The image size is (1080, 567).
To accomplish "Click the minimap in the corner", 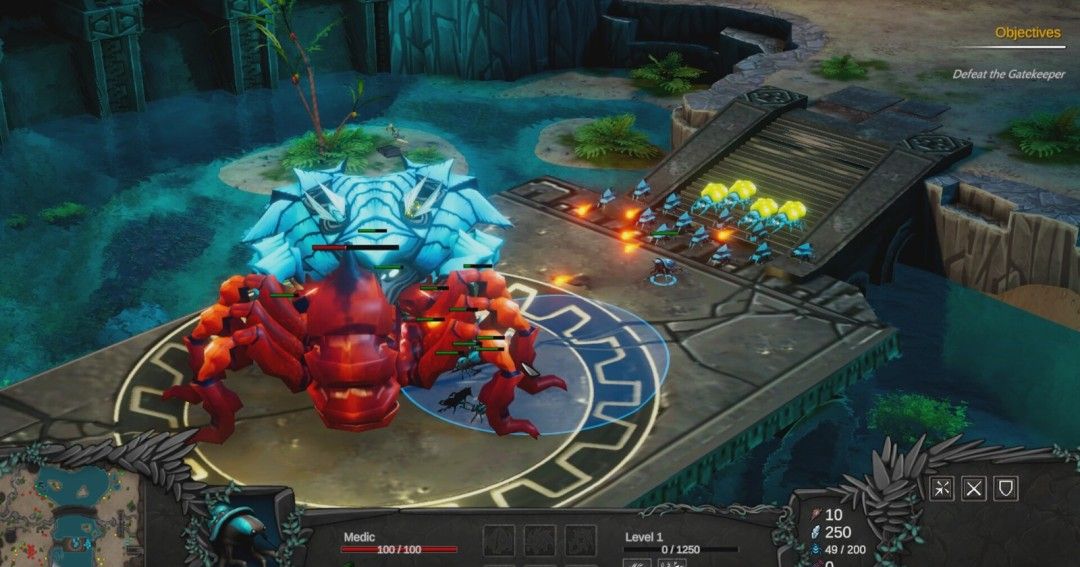I will (x=68, y=517).
